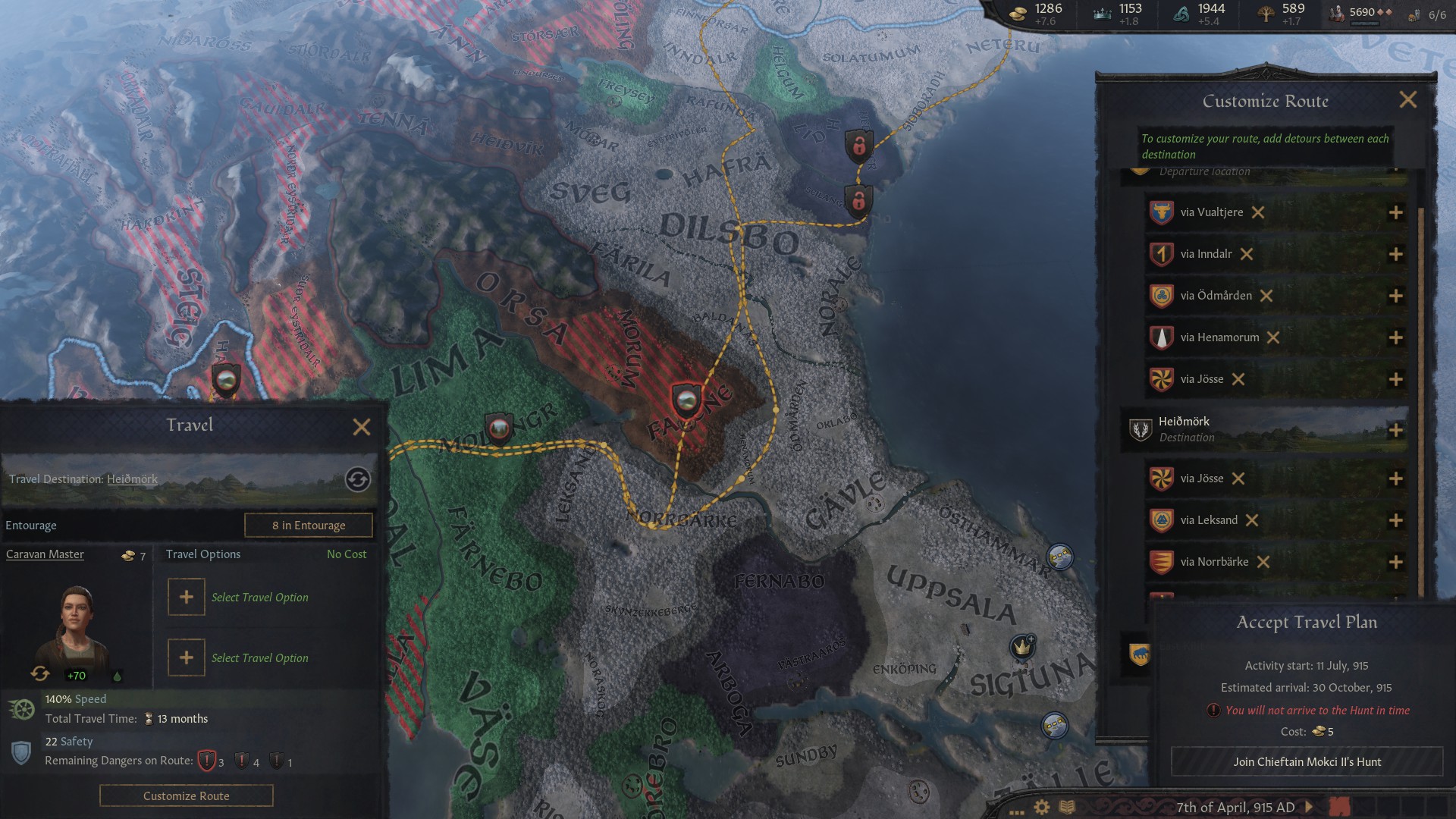The width and height of the screenshot is (1456, 819).
Task: Open Heiðmörk via the destination link
Action: tap(132, 479)
